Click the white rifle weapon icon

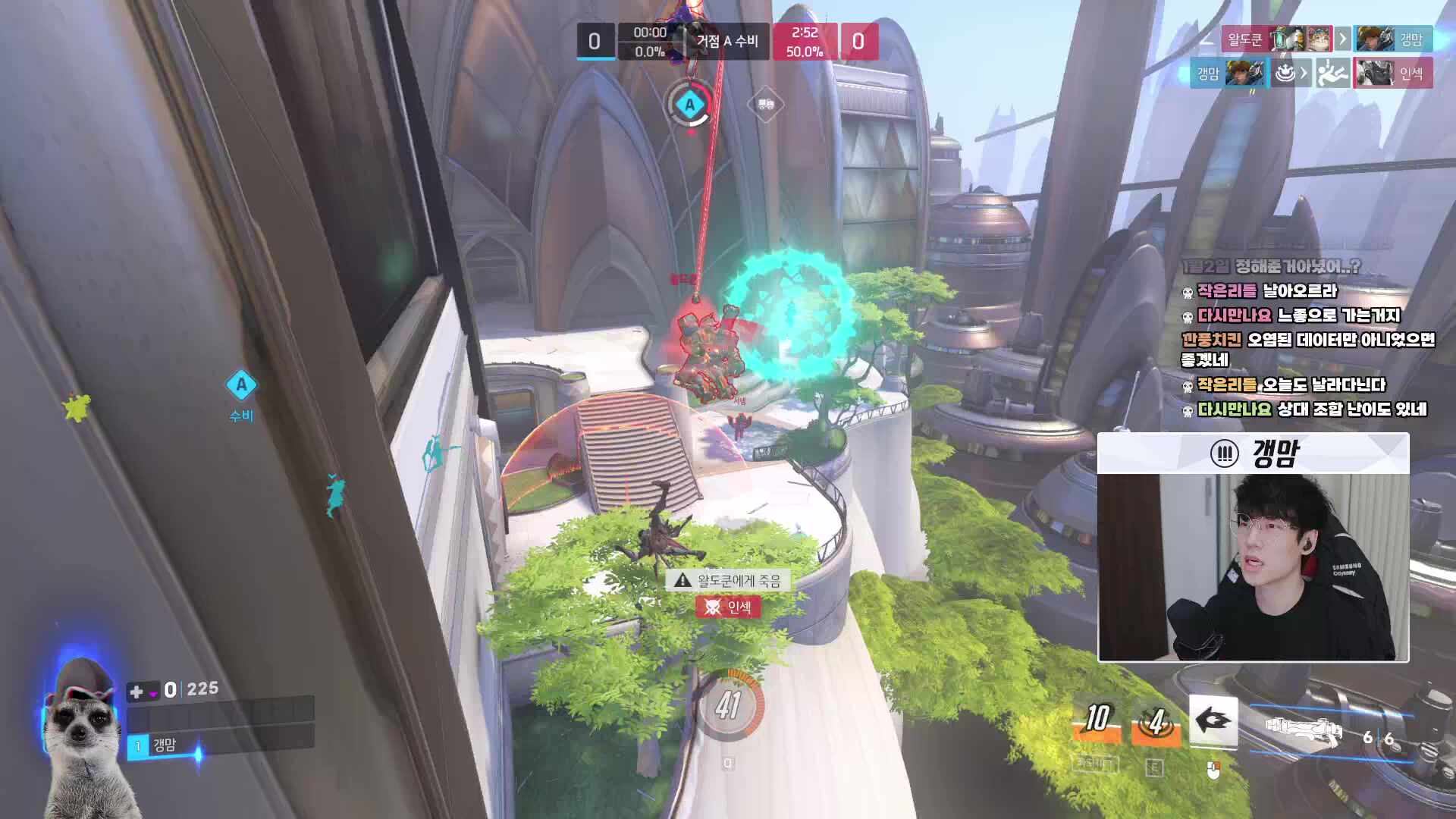click(1304, 732)
